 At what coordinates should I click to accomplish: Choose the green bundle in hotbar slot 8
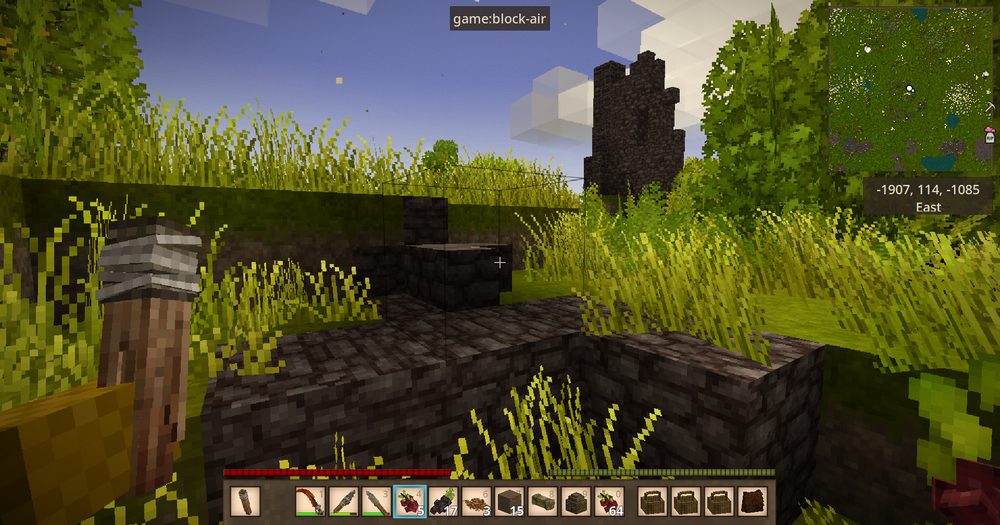pos(542,500)
